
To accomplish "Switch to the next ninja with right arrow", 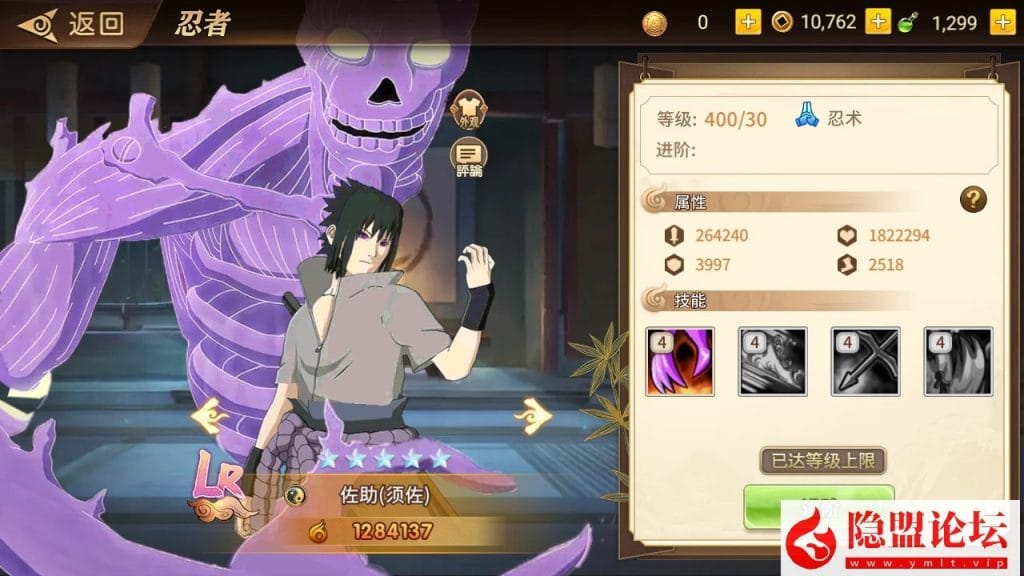I will (x=533, y=412).
